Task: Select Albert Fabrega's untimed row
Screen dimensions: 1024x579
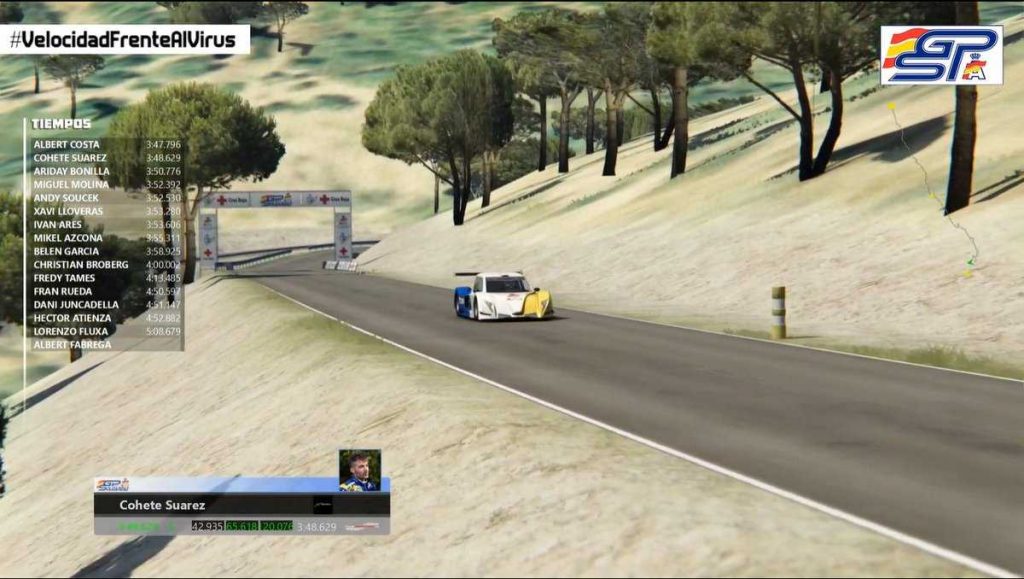Action: point(105,345)
